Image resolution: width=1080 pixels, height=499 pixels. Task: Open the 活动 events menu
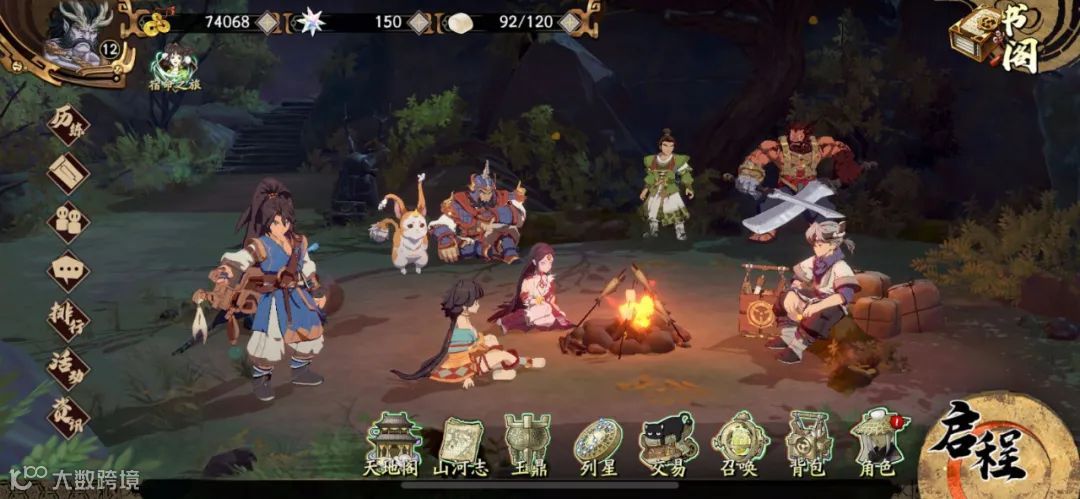point(68,368)
